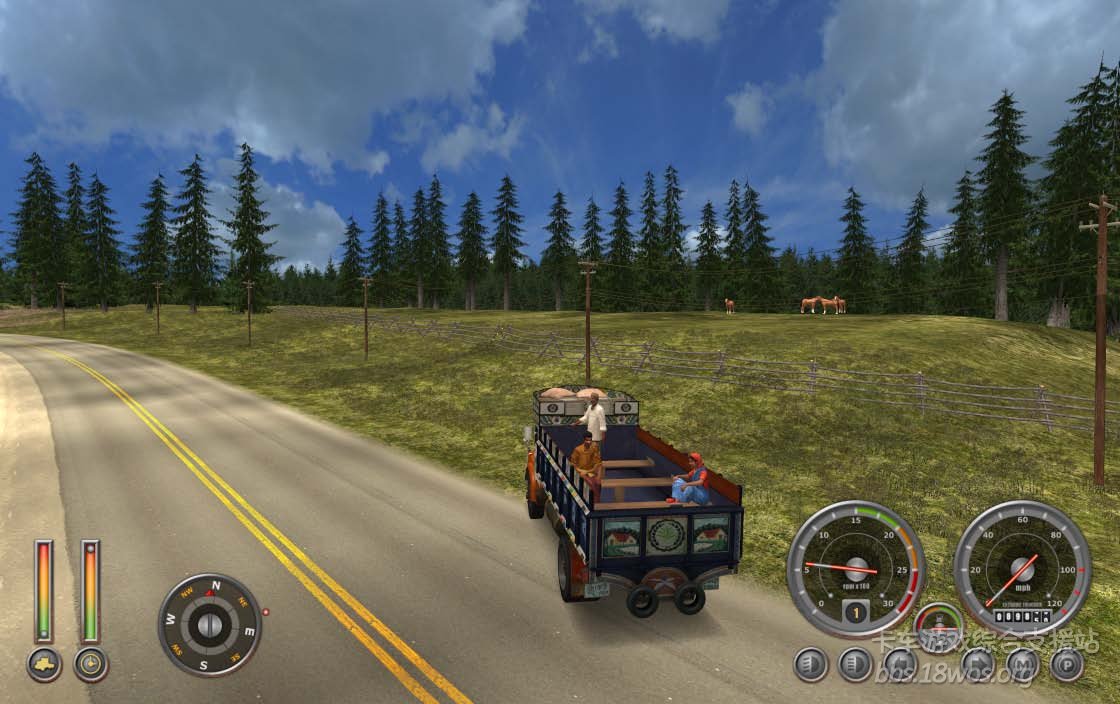This screenshot has height=704, width=1120.
Task: Click the compass dial
Action: (x=209, y=625)
